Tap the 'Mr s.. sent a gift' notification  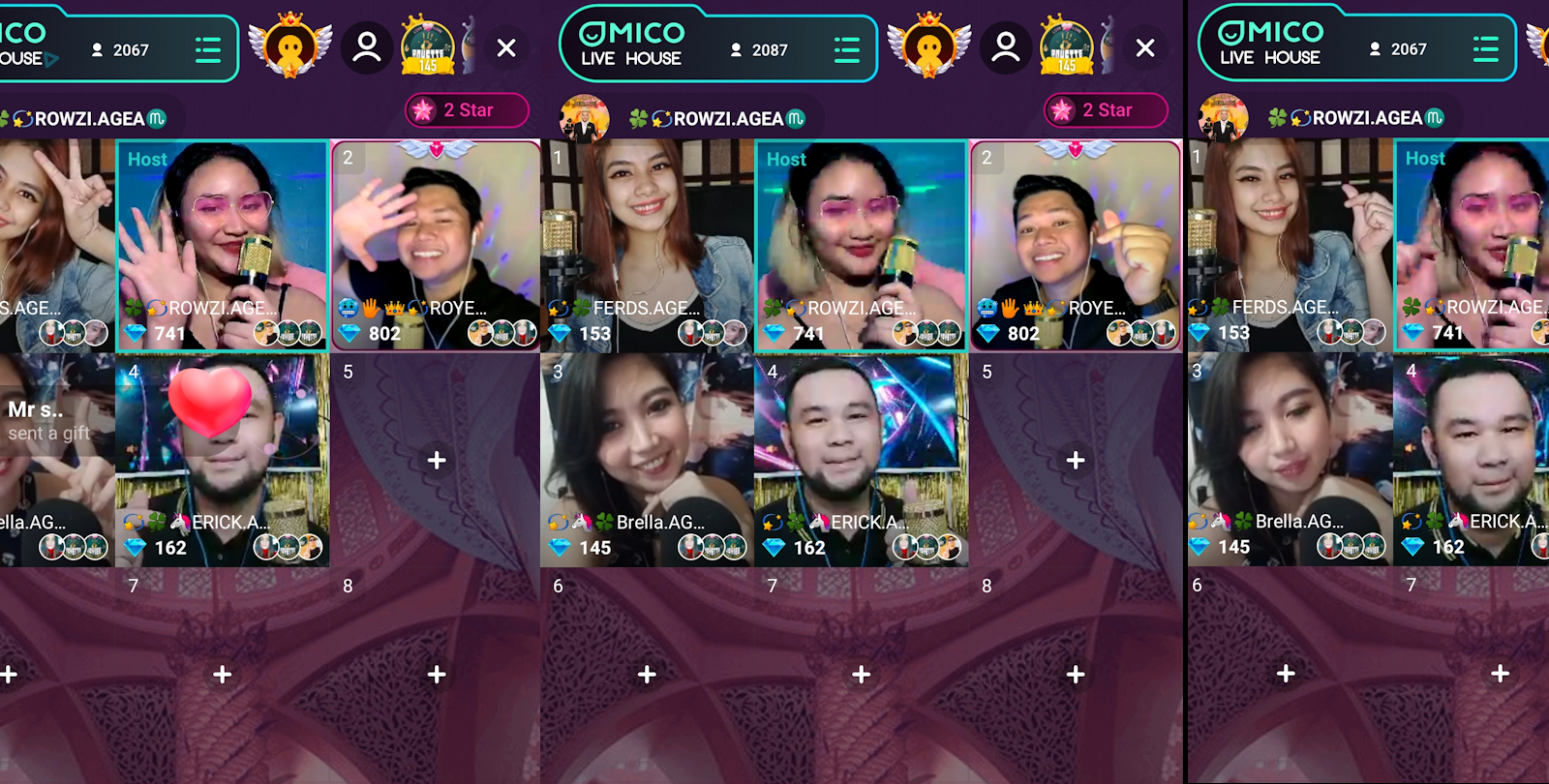pos(48,421)
